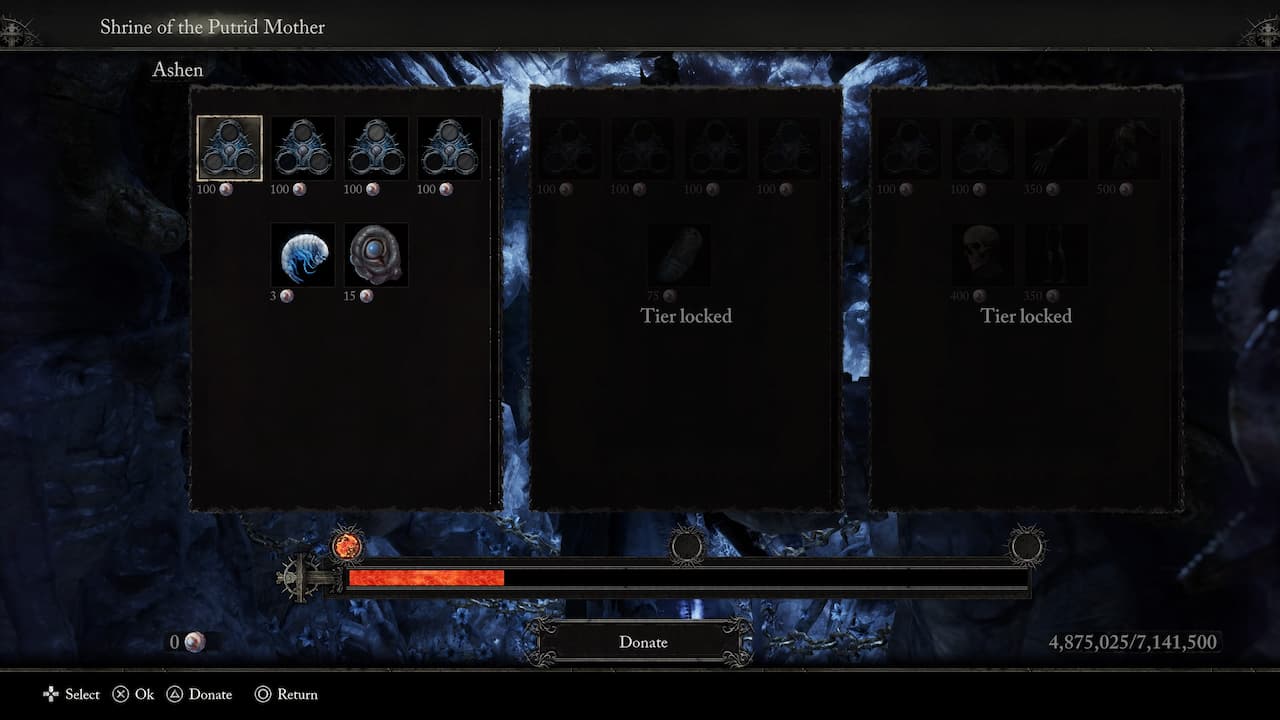Viewport: 1280px width, 720px height.
Task: Click the second plucked eyeball offering item
Action: pos(302,148)
